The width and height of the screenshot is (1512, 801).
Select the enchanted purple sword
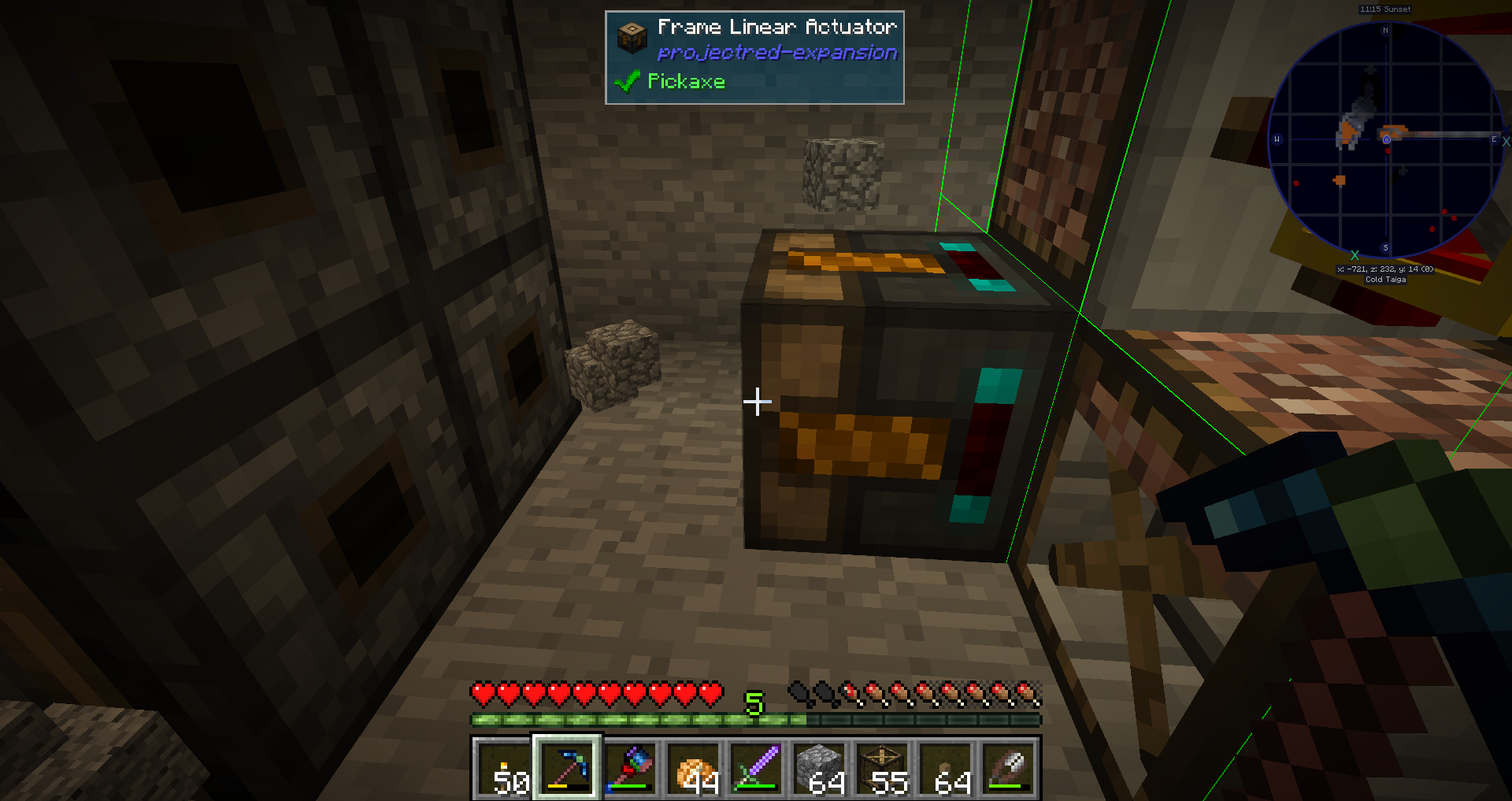coord(756,769)
